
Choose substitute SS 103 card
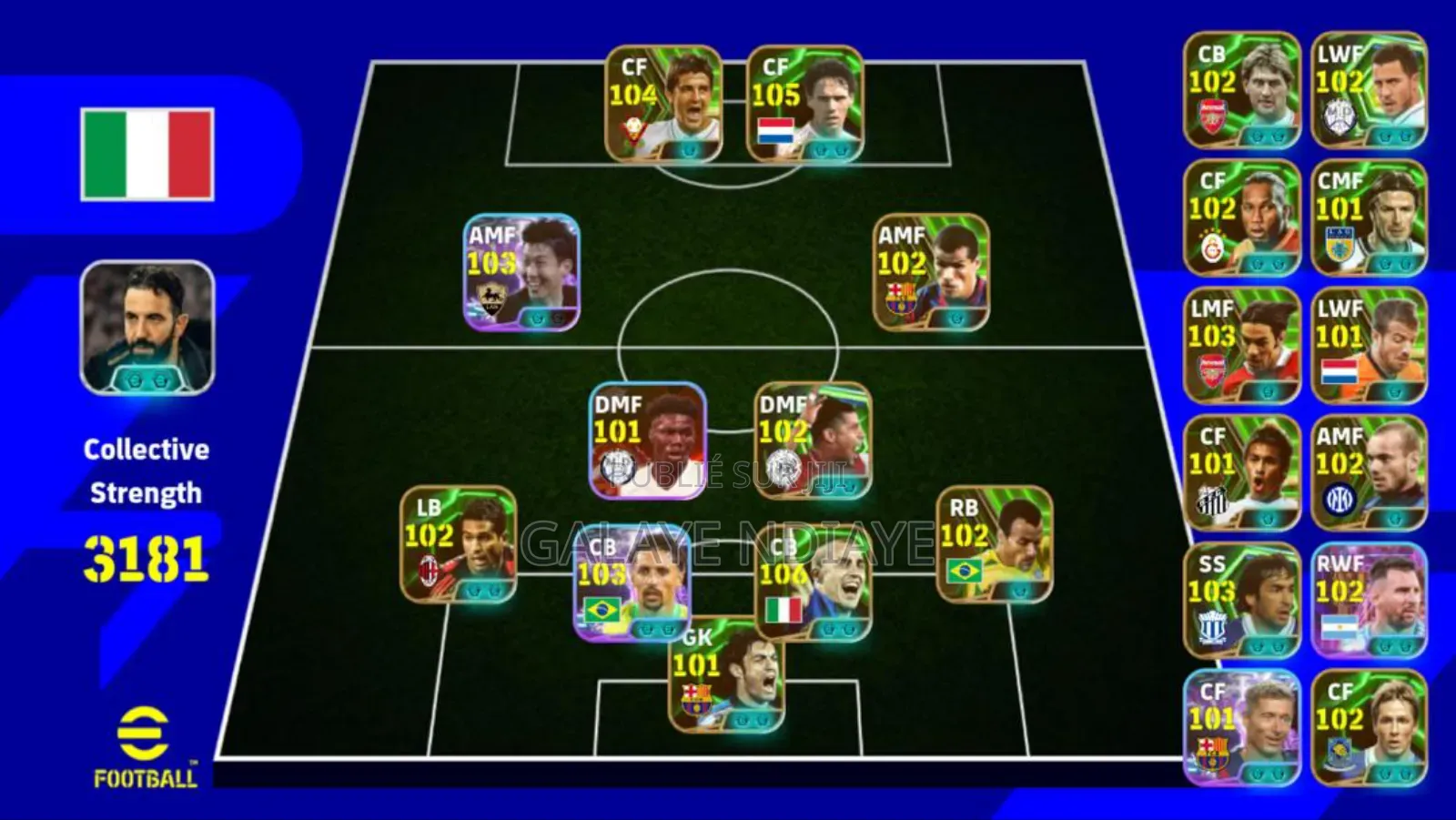1242,600
